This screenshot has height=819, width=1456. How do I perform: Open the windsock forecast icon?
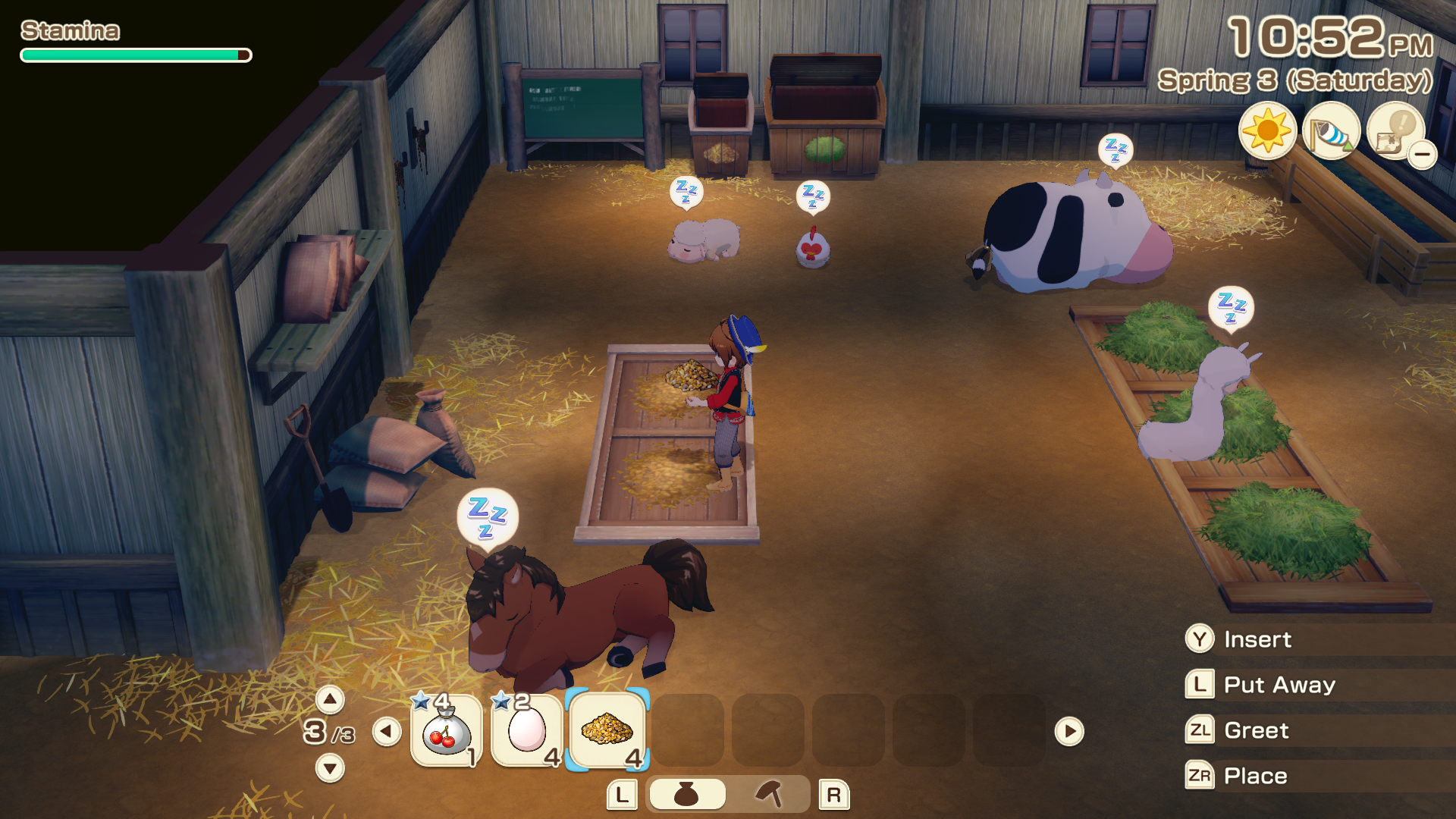tap(1331, 131)
